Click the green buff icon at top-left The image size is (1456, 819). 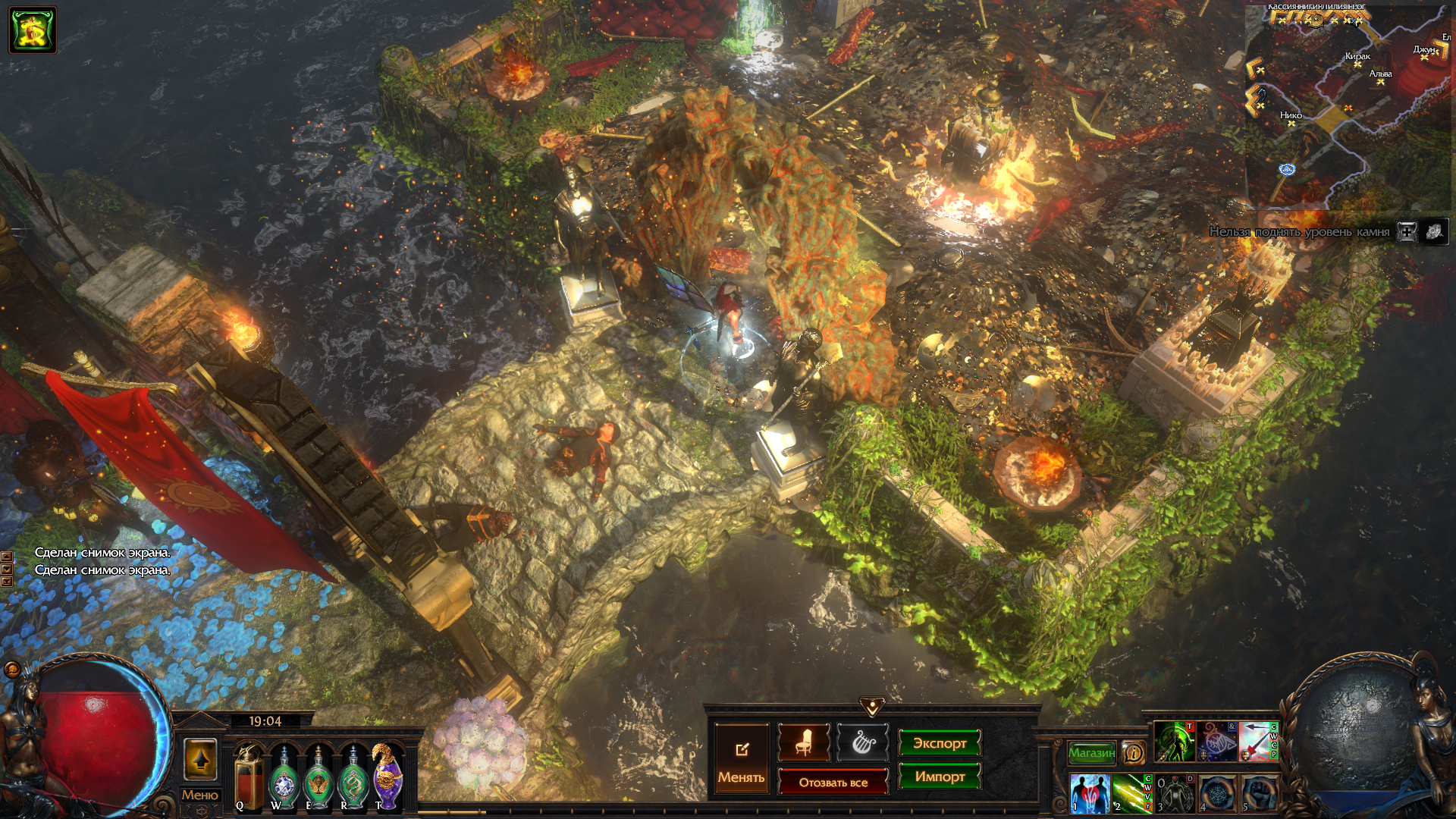tap(33, 30)
